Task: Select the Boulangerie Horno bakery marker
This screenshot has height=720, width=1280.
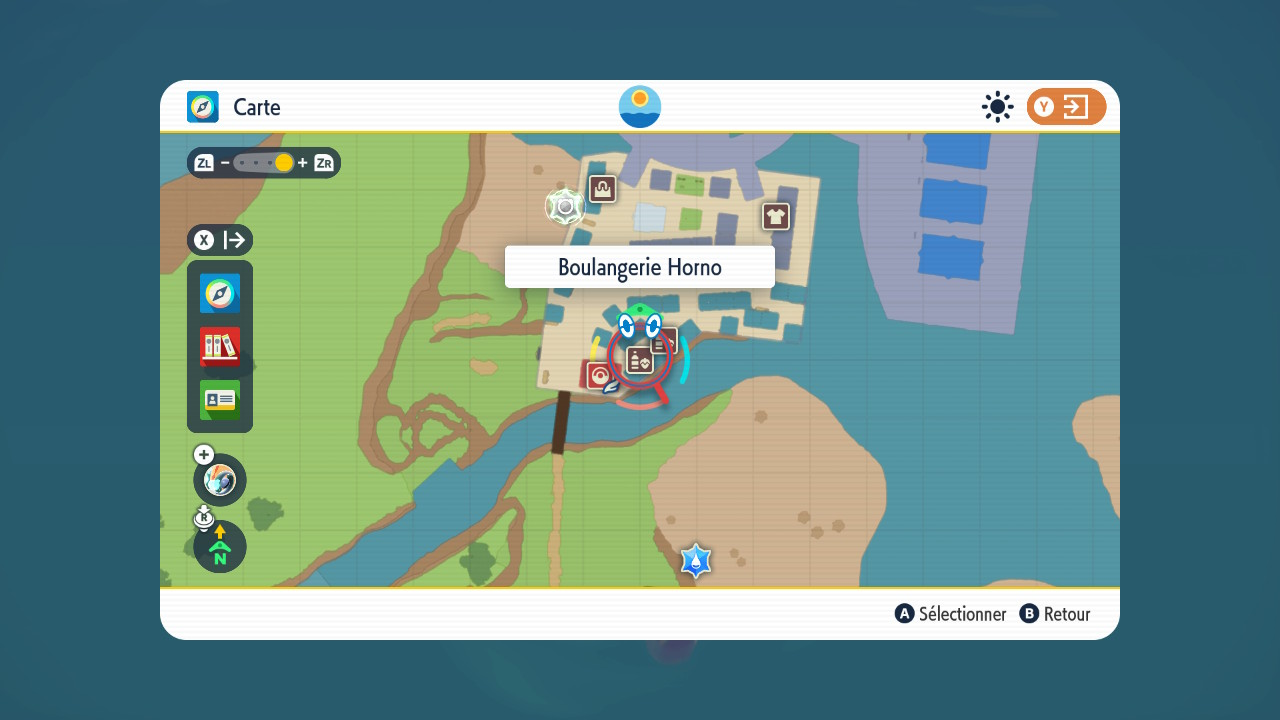Action: (x=640, y=360)
